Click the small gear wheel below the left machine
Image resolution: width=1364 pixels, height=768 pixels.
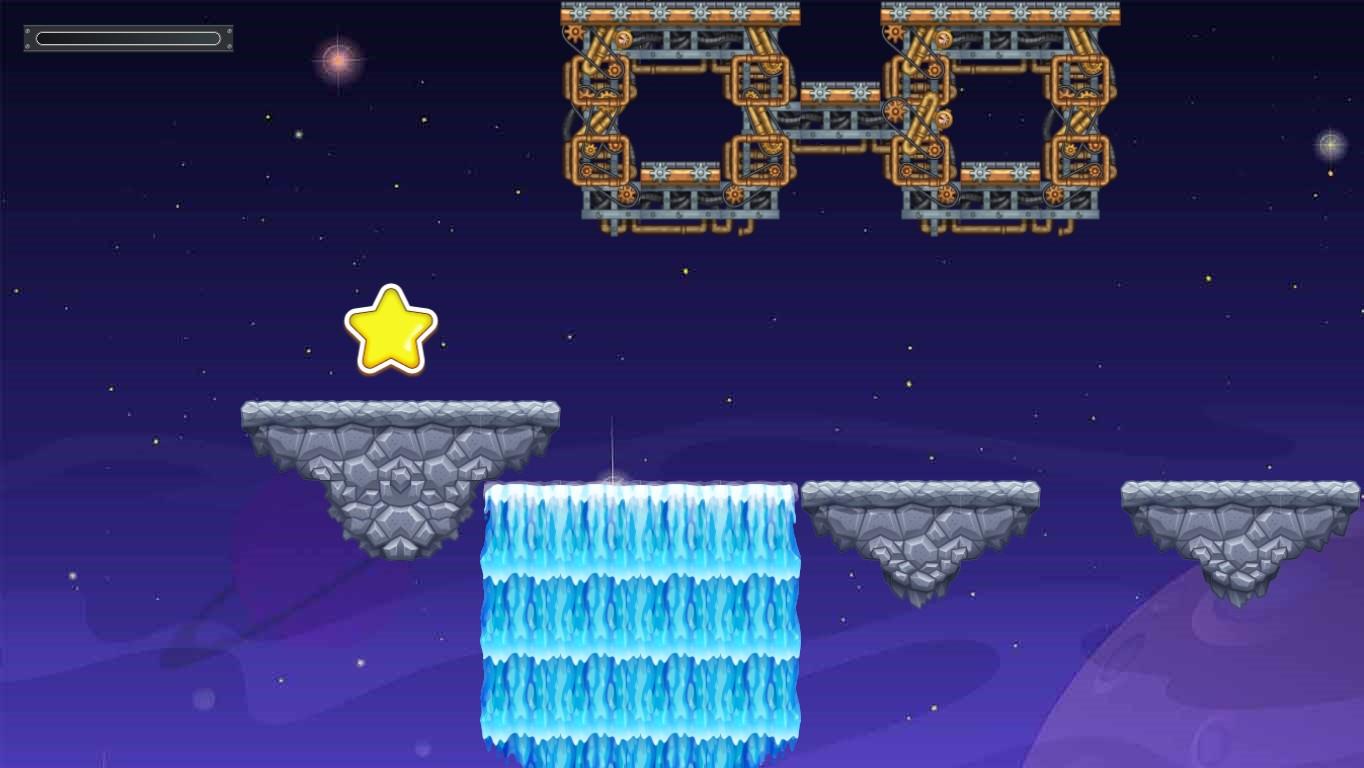627,192
